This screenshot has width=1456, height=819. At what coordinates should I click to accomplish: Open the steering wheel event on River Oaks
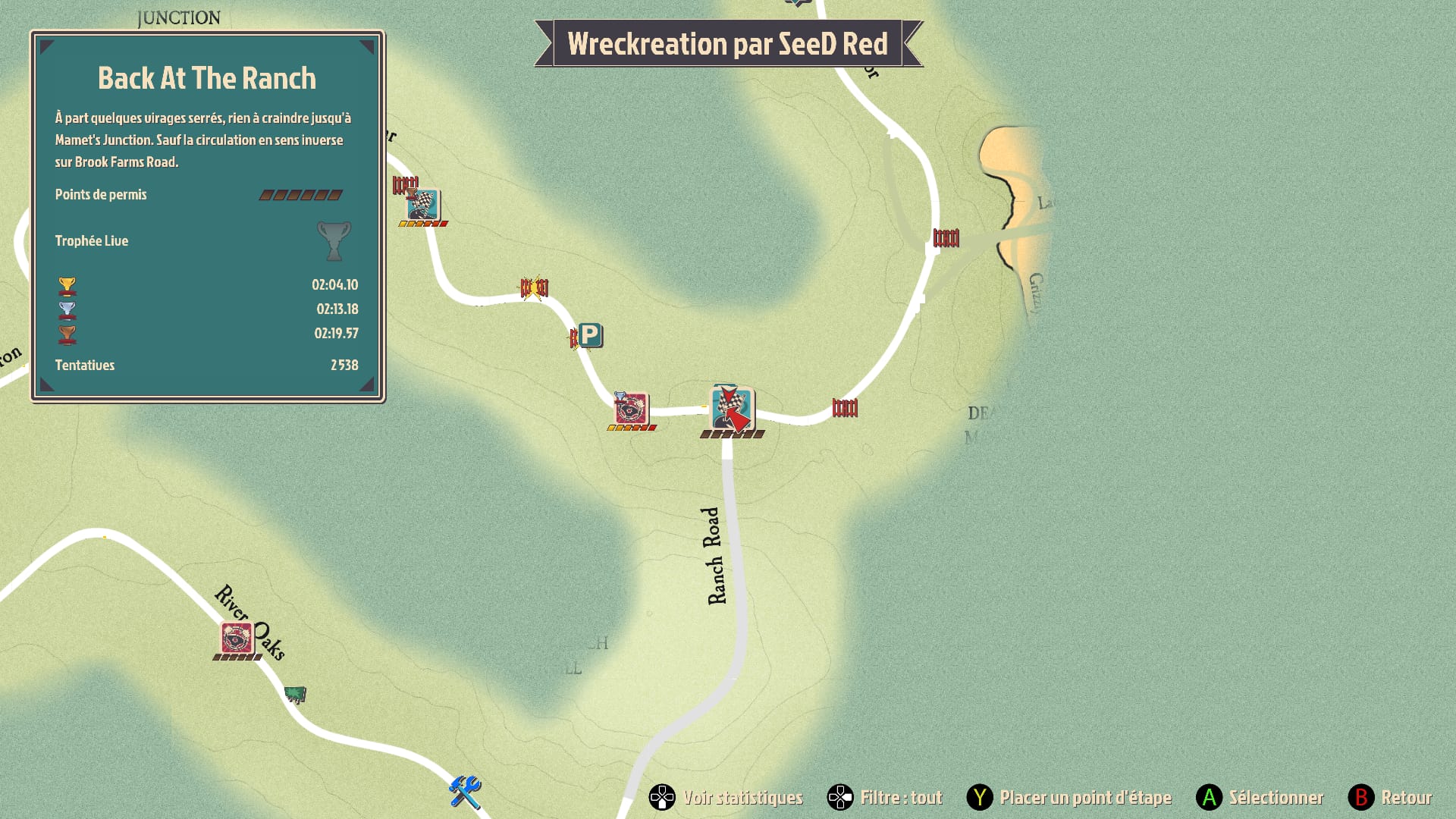coord(237,638)
